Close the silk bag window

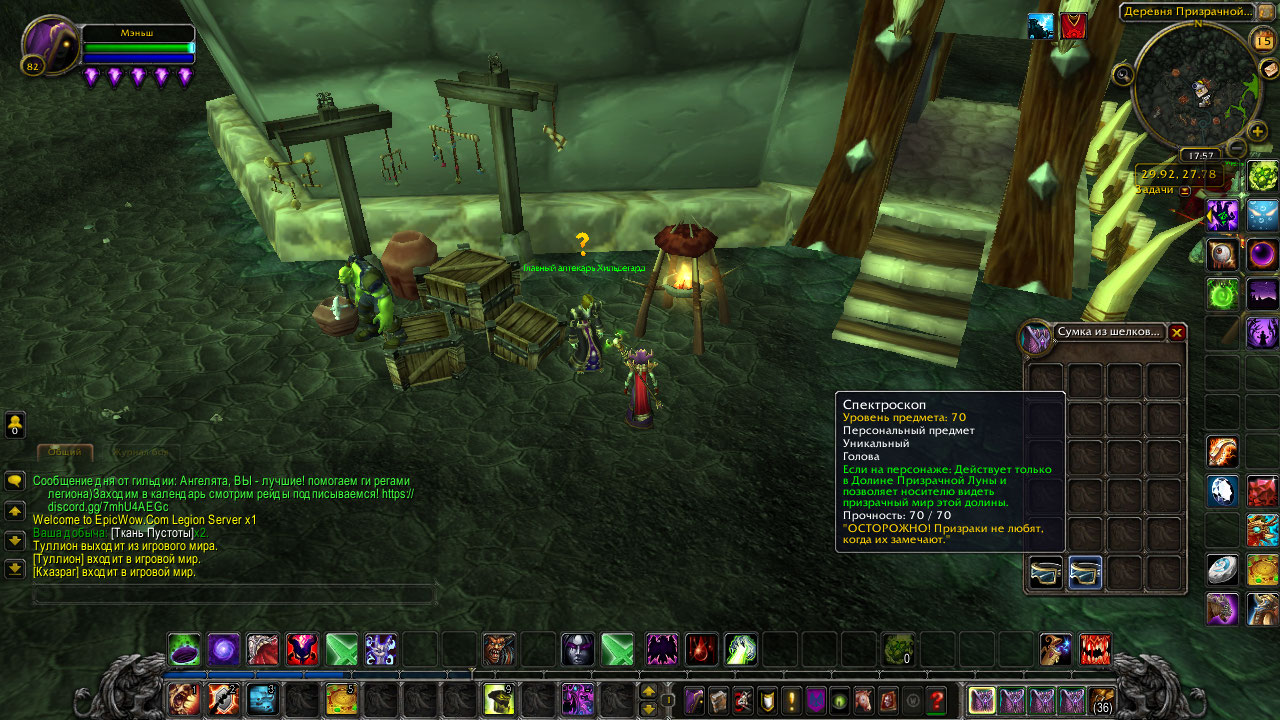[x=1177, y=333]
